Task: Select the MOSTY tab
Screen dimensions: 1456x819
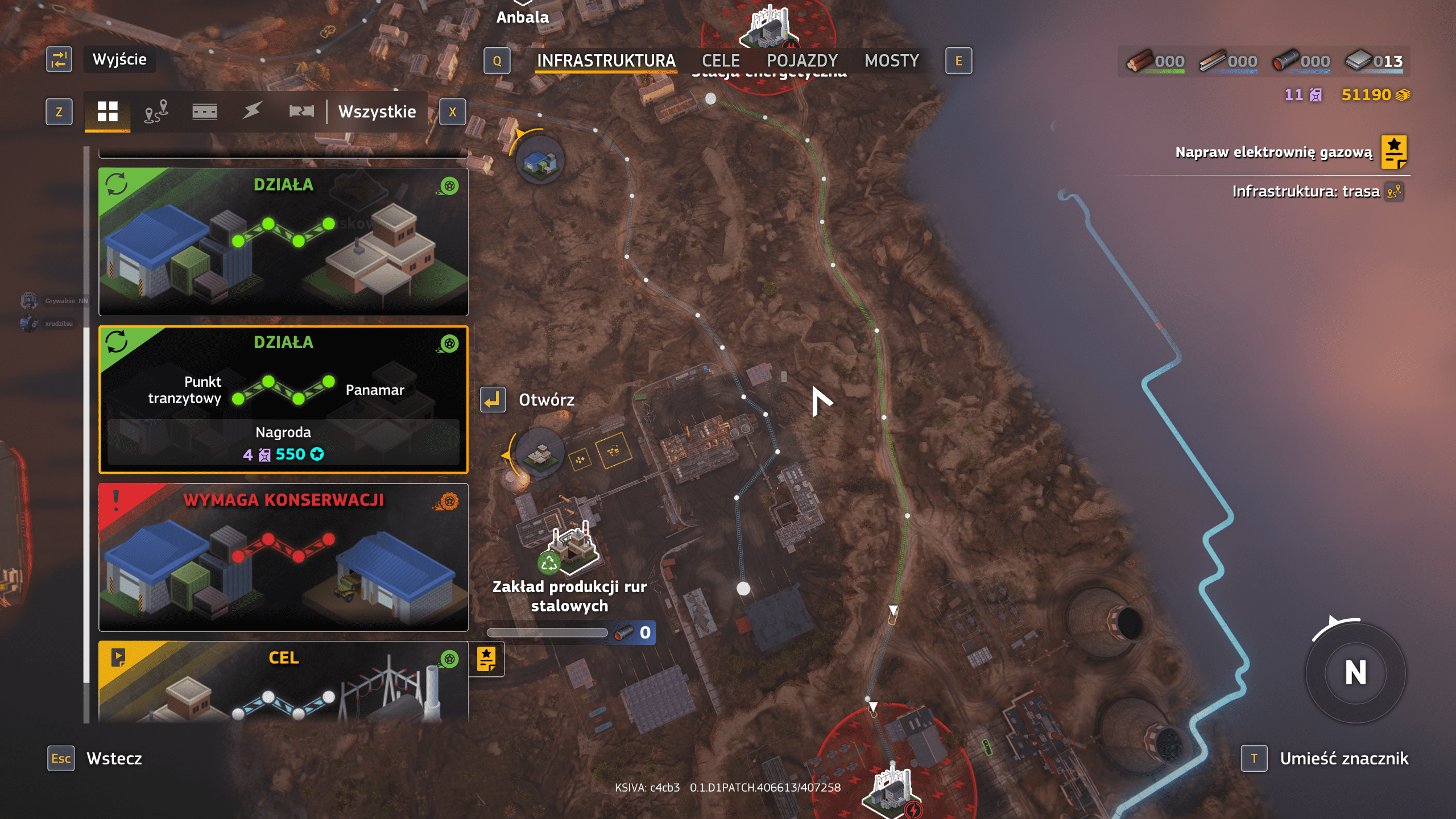Action: (x=891, y=61)
